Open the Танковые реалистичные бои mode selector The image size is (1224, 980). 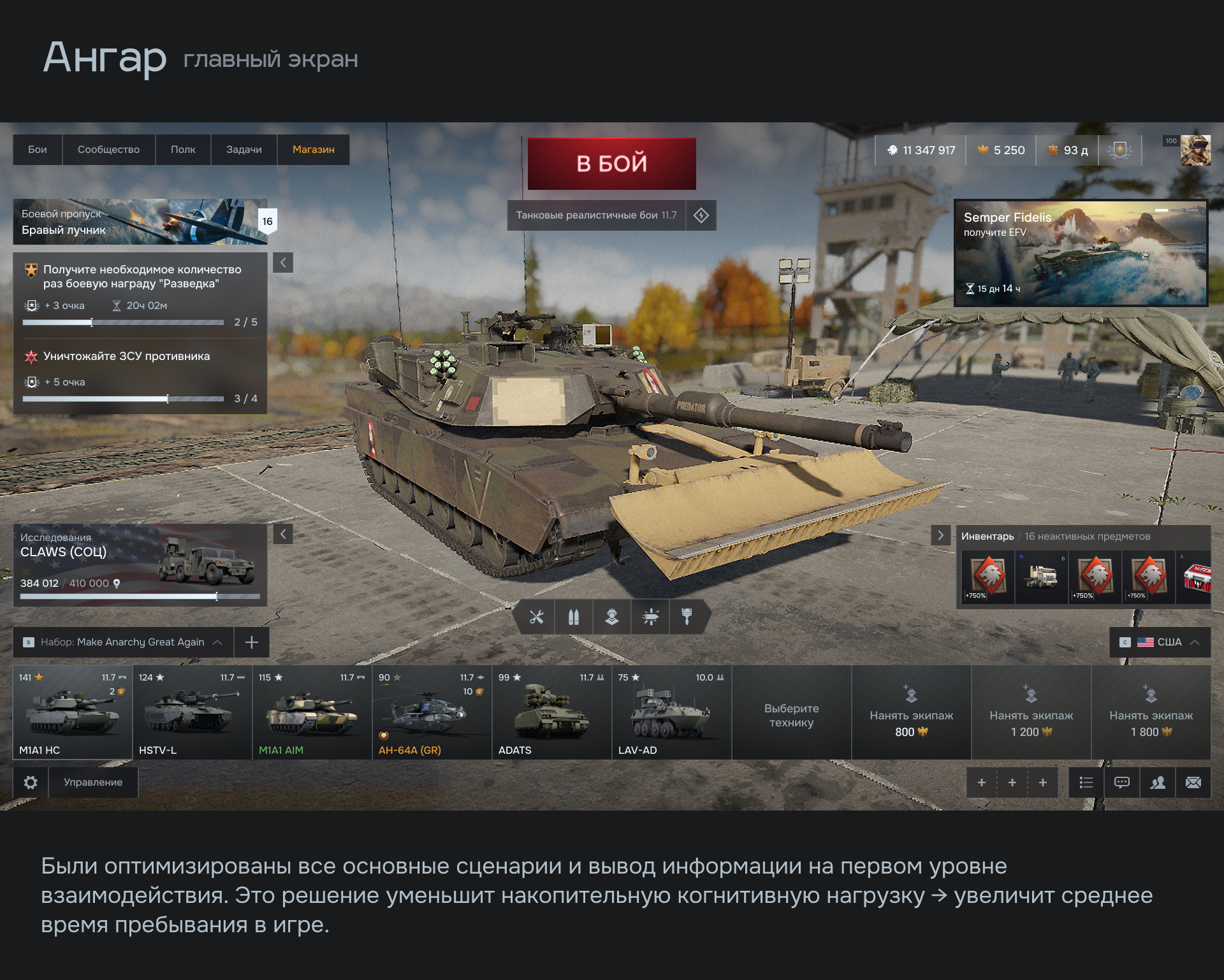coord(597,215)
